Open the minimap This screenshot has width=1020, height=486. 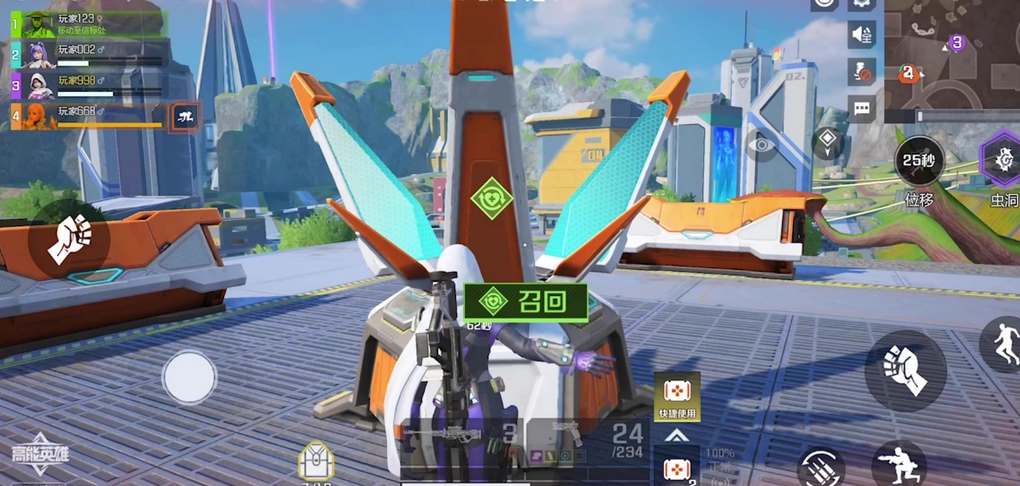pos(953,54)
